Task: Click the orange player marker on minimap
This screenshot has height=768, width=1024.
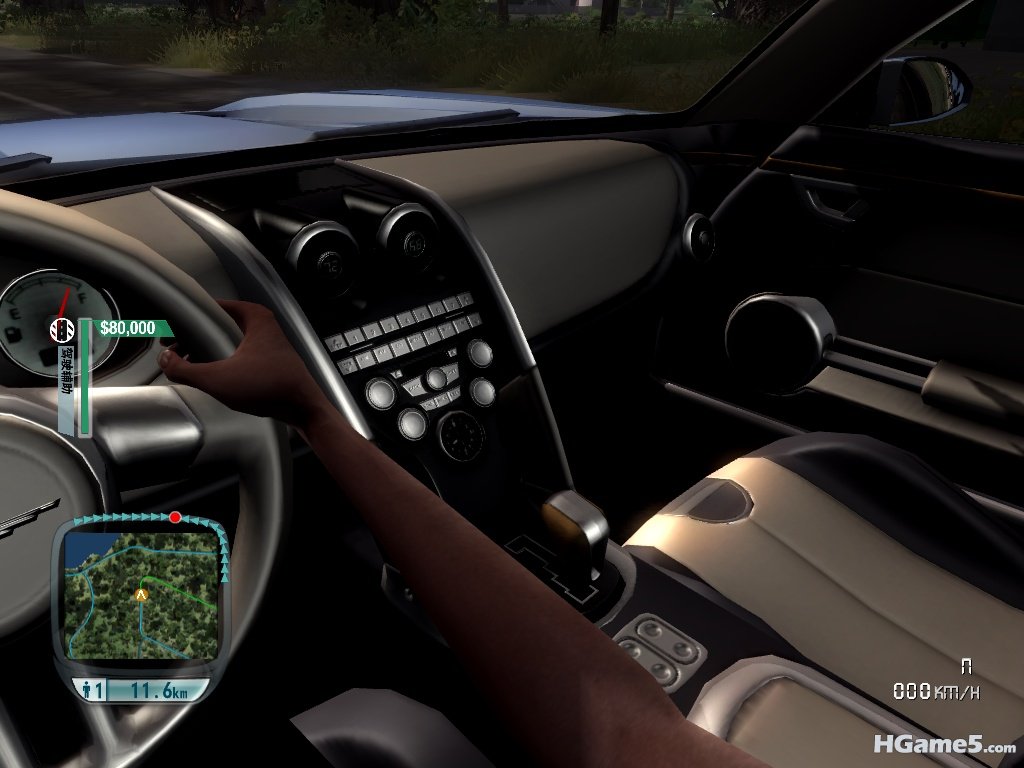Action: [141, 594]
